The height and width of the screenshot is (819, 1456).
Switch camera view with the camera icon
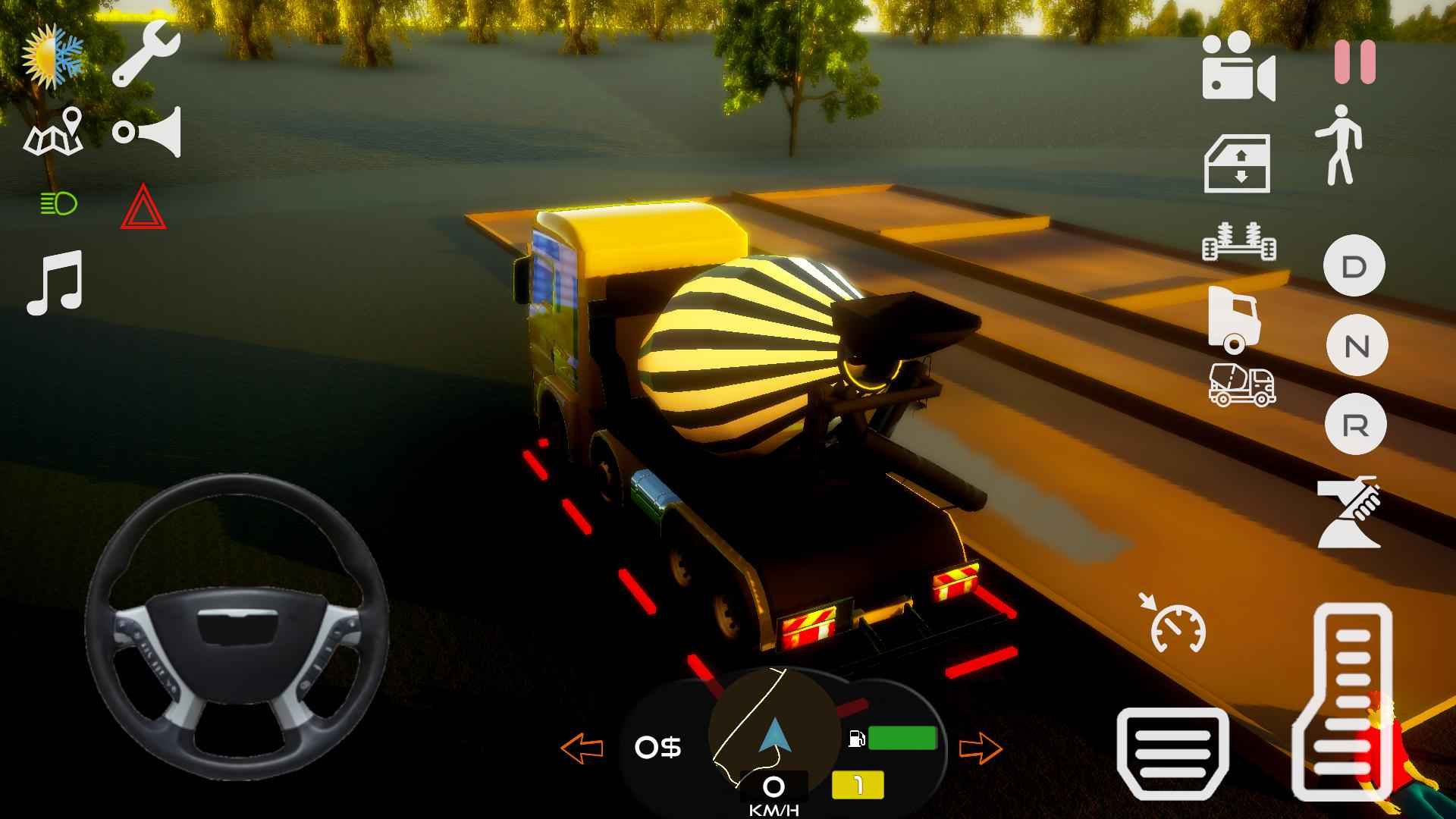(x=1238, y=66)
